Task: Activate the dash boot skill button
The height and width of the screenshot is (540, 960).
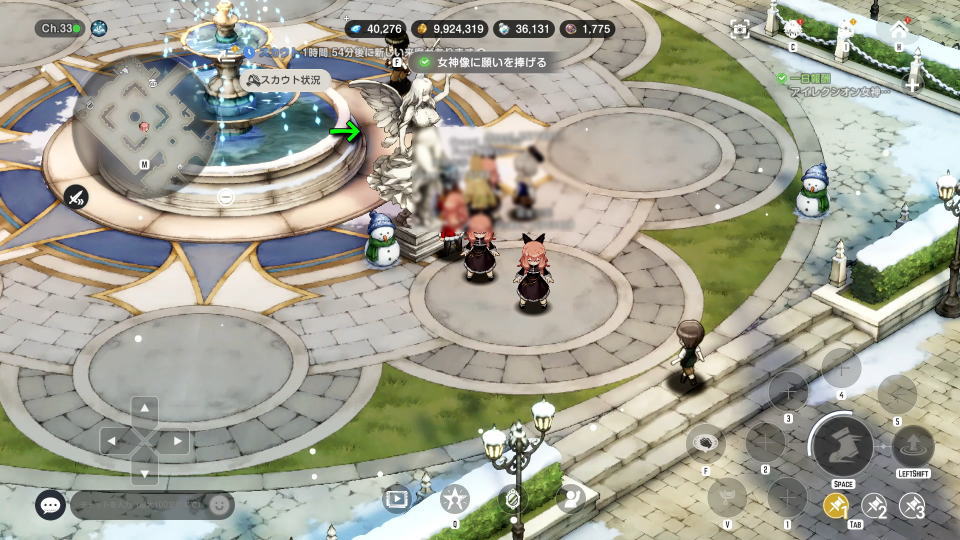Action: tap(842, 446)
